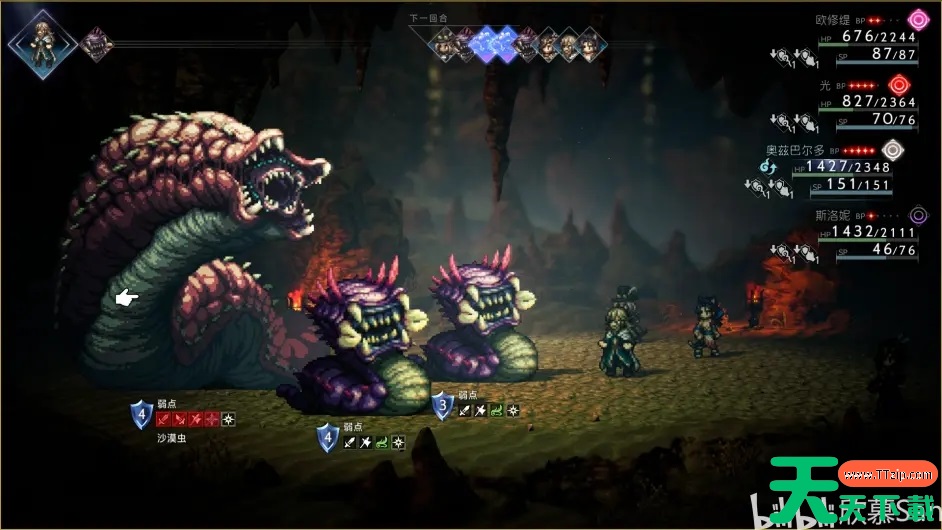Image resolution: width=942 pixels, height=530 pixels.
Task: Click 欧修缇's pink latent power icon
Action: (918, 19)
